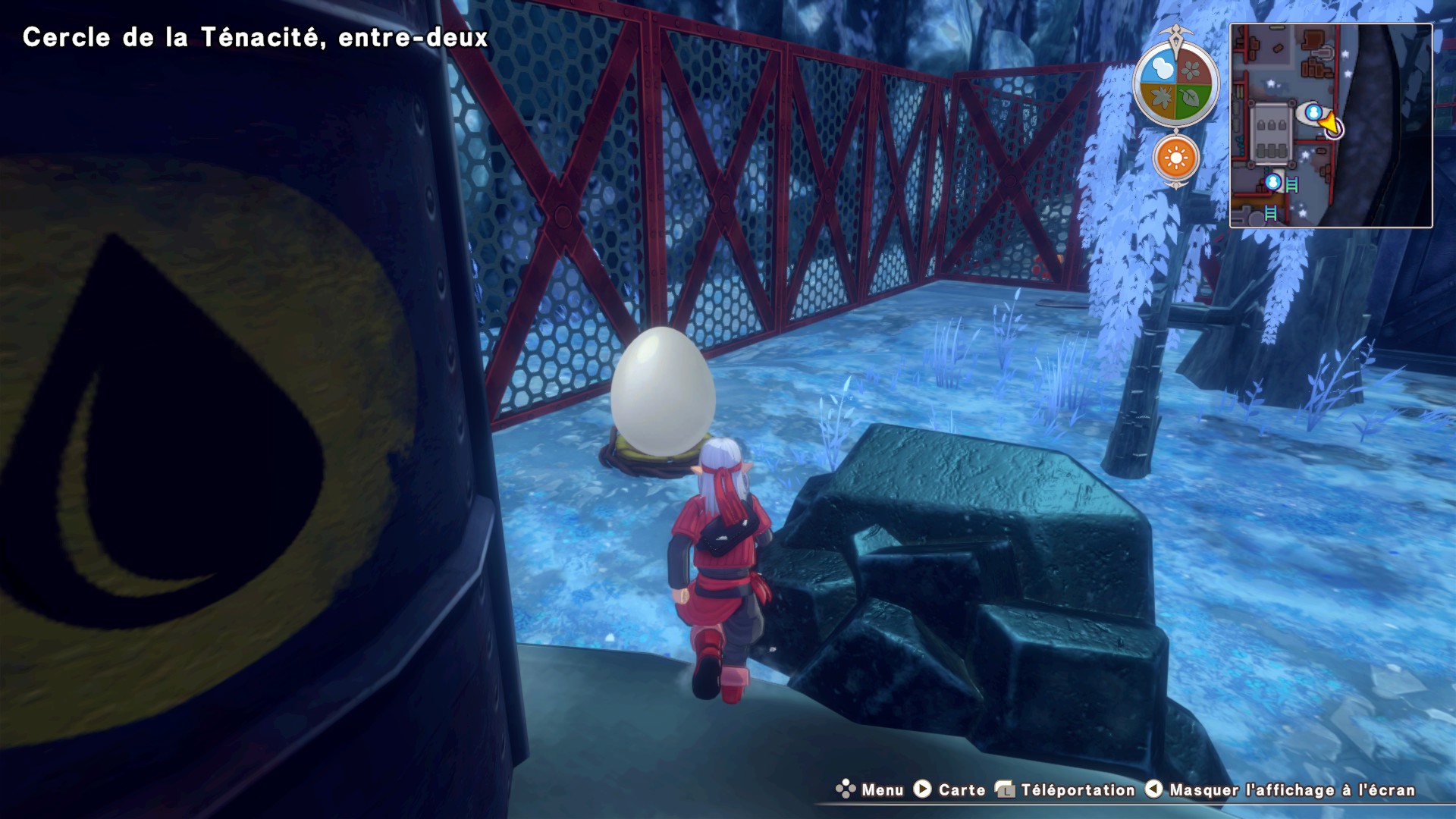Select the winter snowman season quadrant

pyautogui.click(x=1161, y=70)
